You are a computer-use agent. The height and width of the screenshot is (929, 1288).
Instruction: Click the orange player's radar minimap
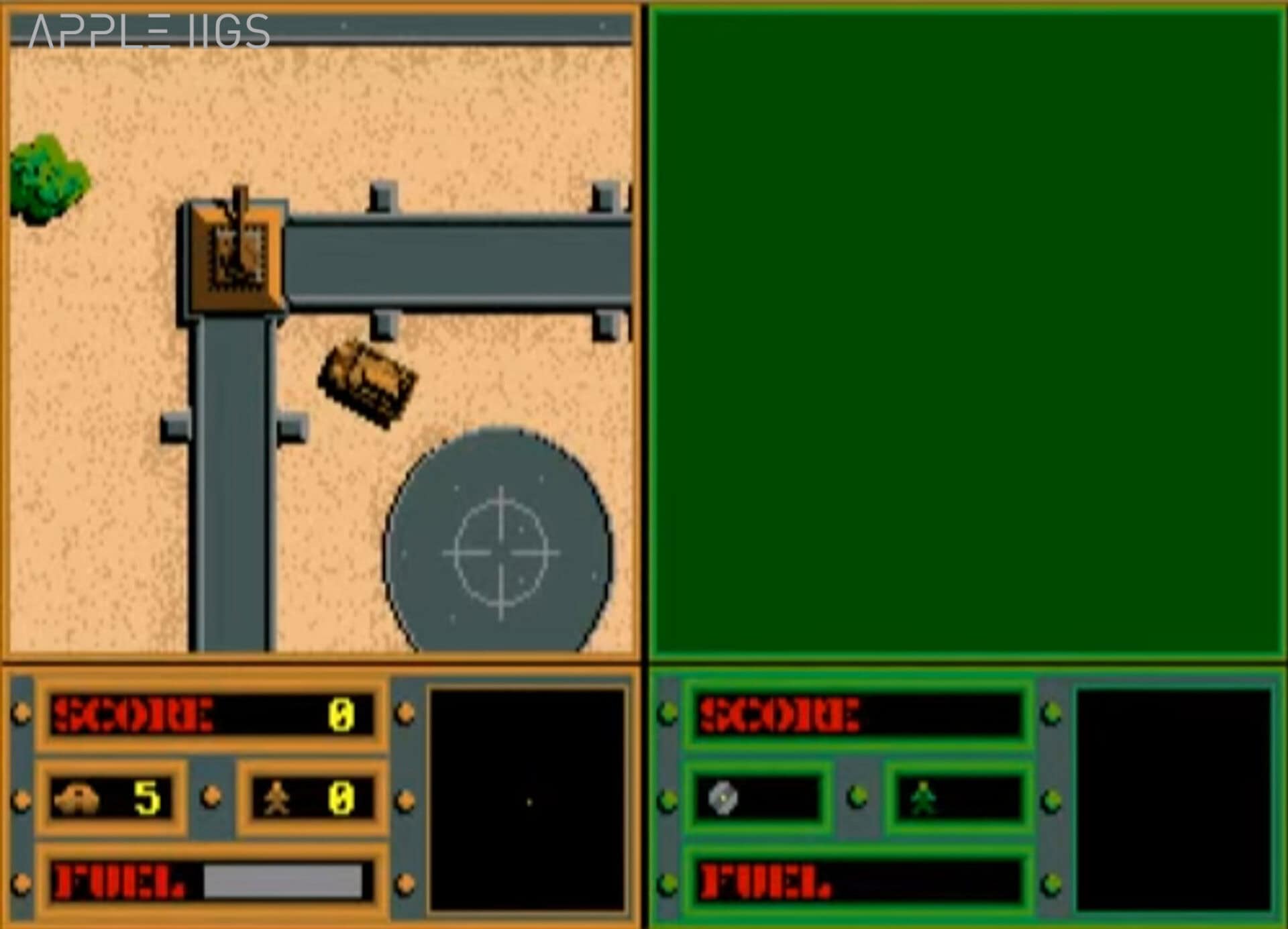[527, 800]
